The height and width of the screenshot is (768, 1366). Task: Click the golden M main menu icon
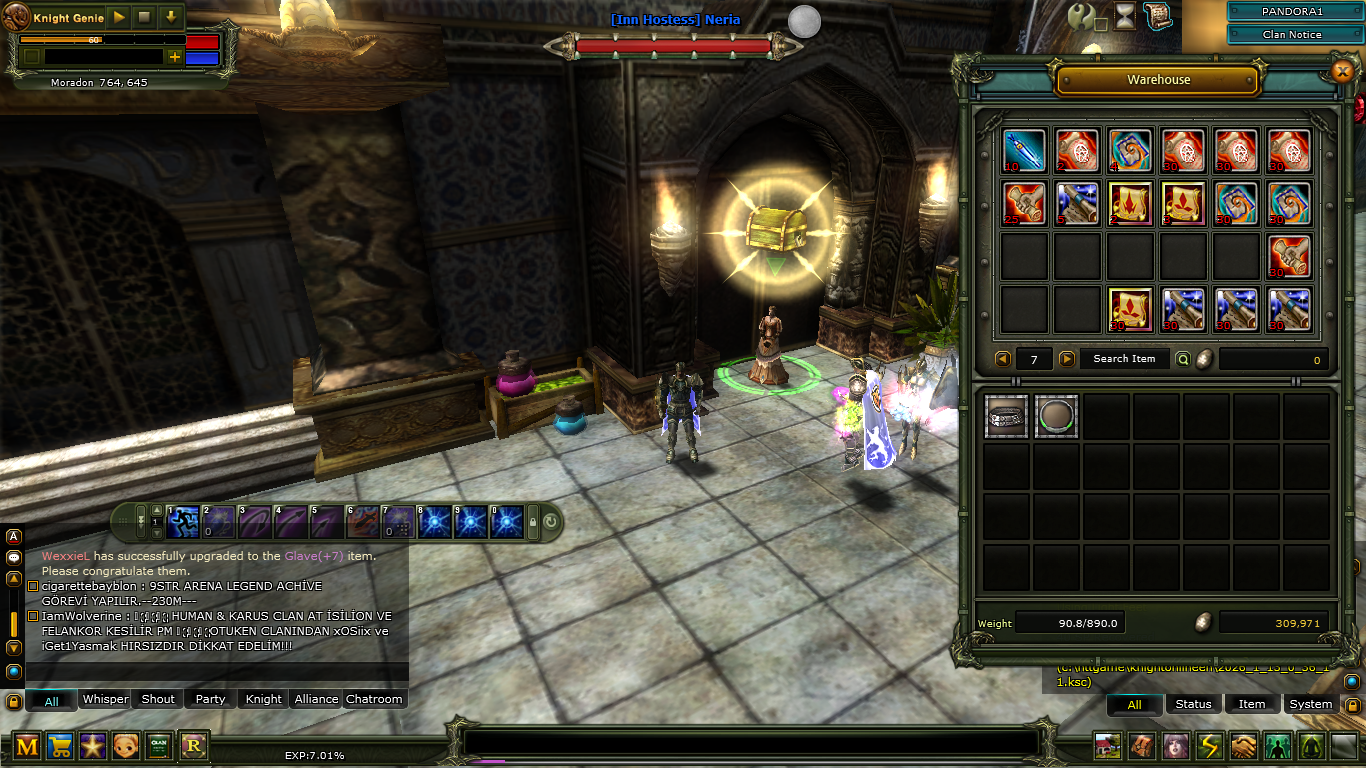(x=27, y=745)
